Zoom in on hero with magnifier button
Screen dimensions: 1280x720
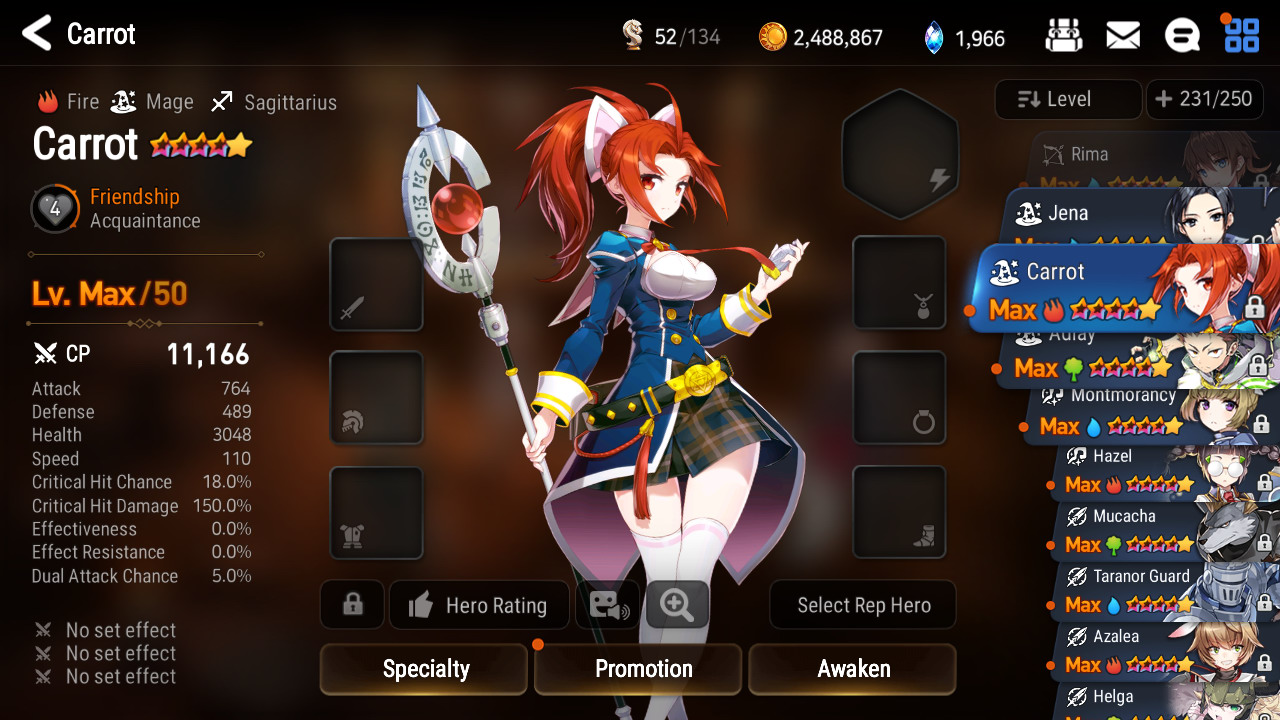coord(677,605)
